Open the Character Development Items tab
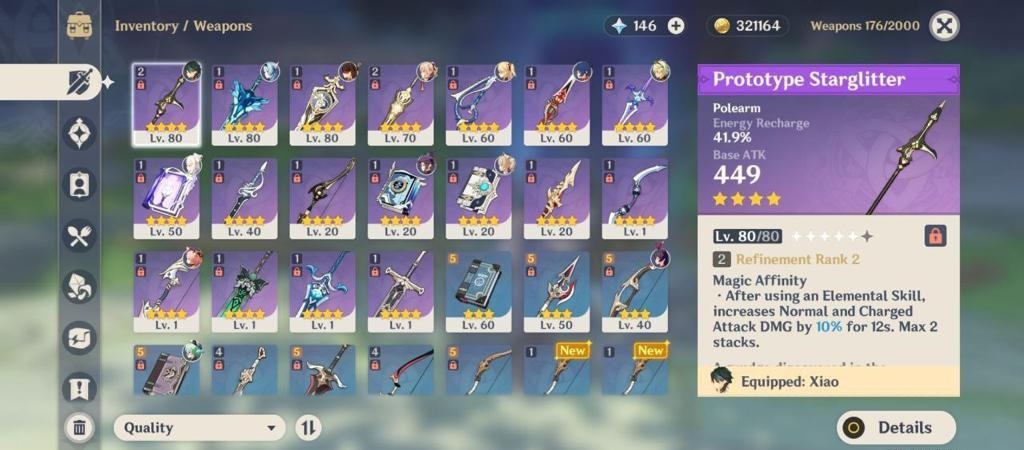The image size is (1024, 450). pyautogui.click(x=80, y=184)
